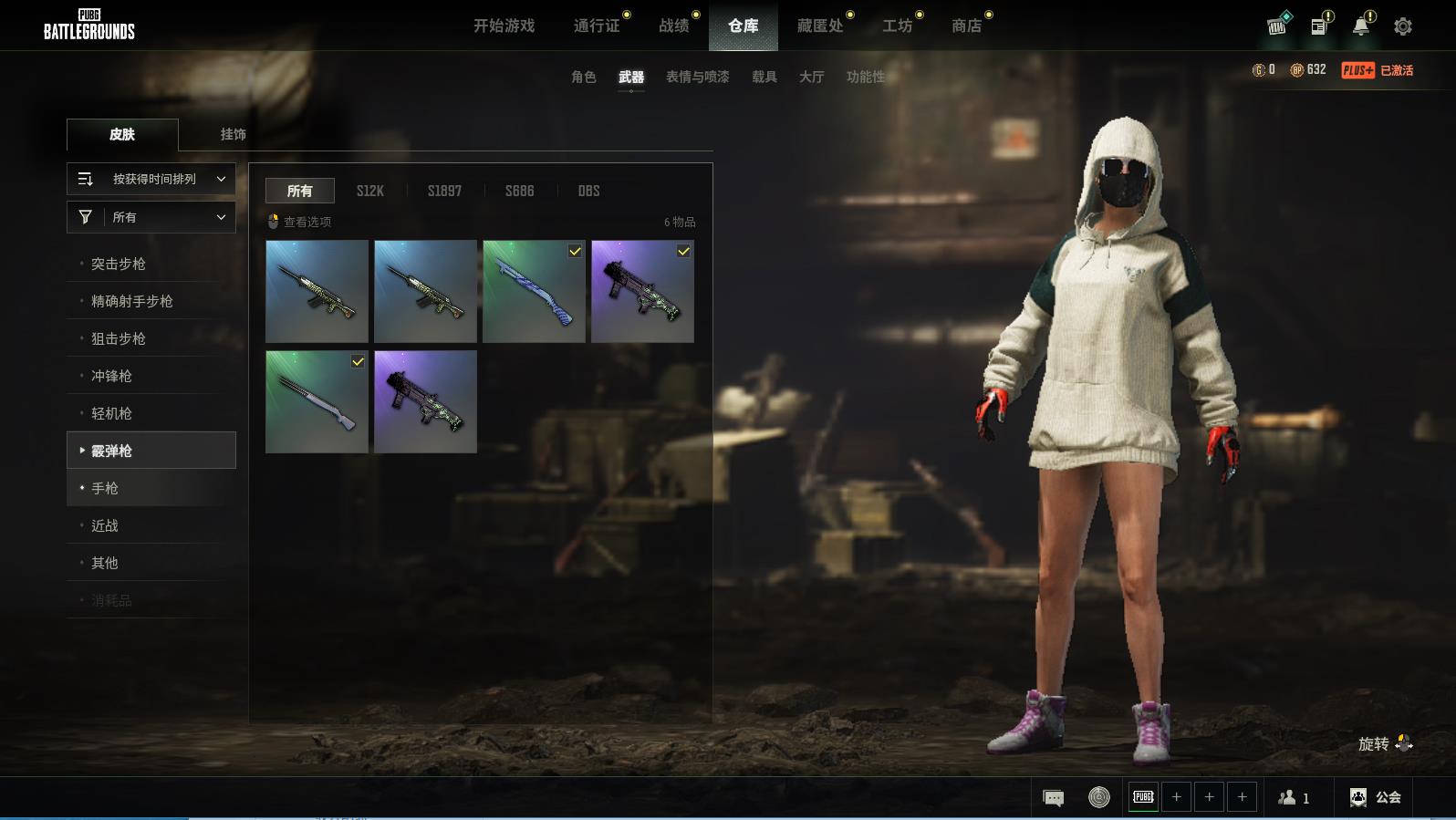Screen dimensions: 1456x820
Task: Select the blue striped shotgun skin
Action: [534, 291]
